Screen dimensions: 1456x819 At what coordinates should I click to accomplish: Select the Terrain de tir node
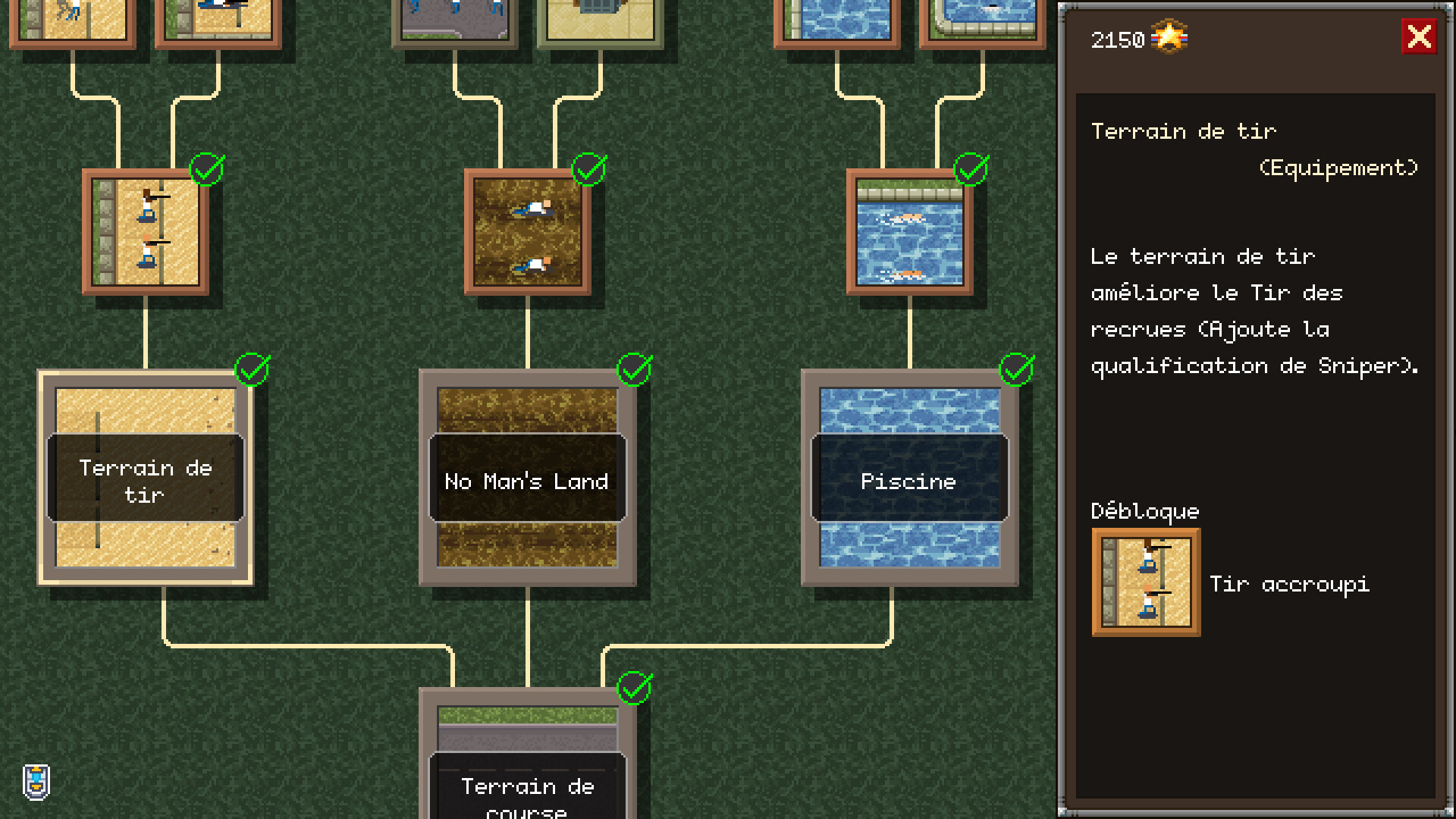146,478
